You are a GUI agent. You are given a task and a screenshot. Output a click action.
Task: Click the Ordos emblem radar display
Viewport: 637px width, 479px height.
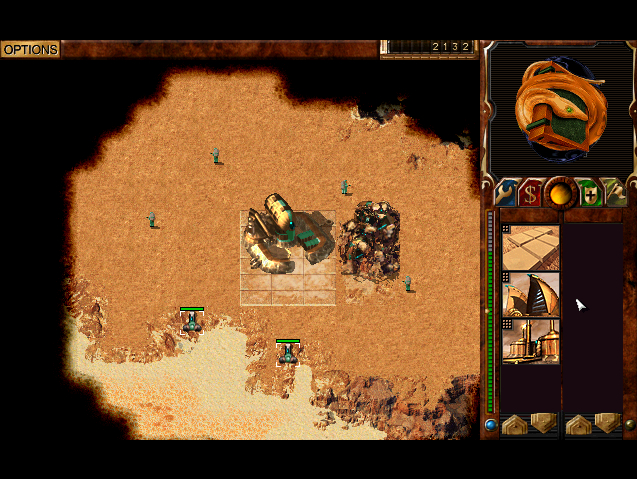[x=559, y=108]
